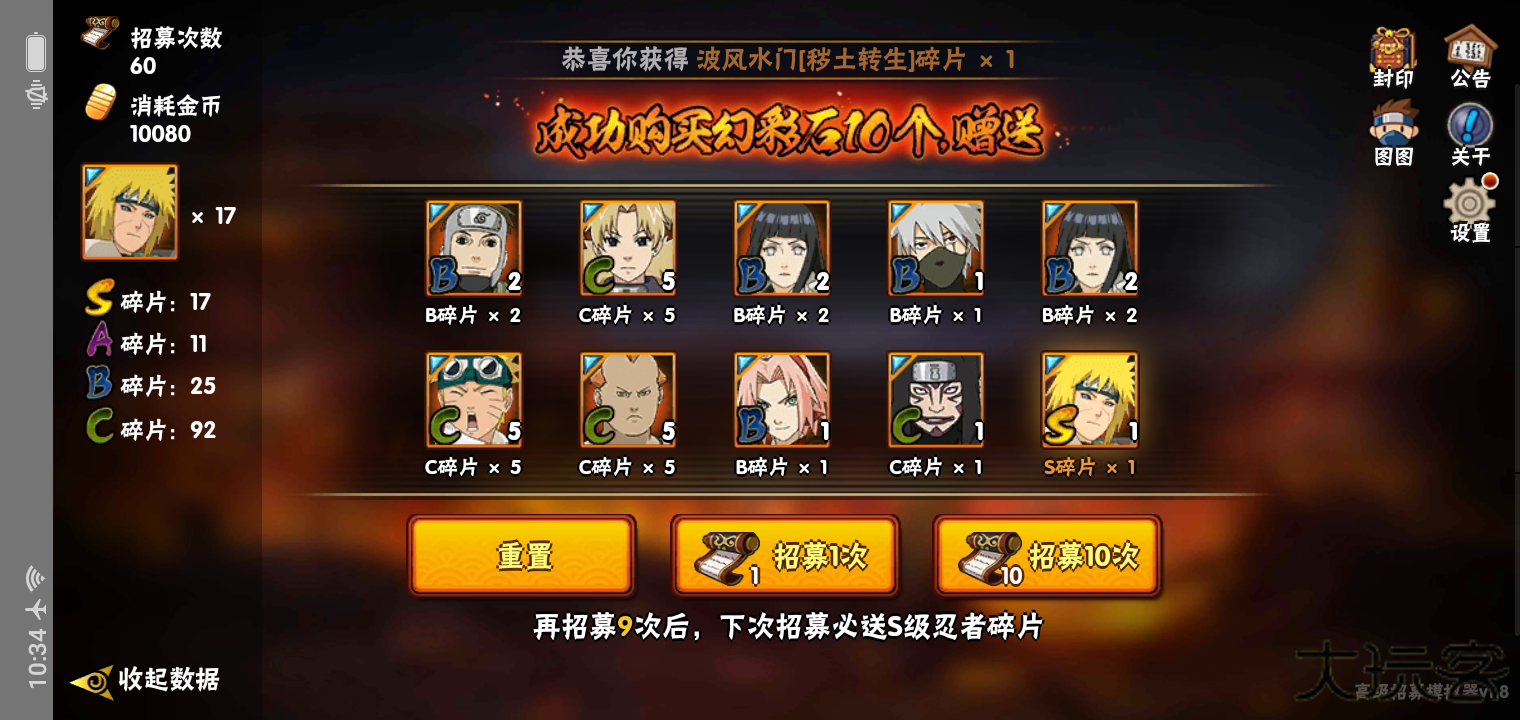
Task: Click the 招募10次 recruit ten times button
Action: pyautogui.click(x=1047, y=556)
